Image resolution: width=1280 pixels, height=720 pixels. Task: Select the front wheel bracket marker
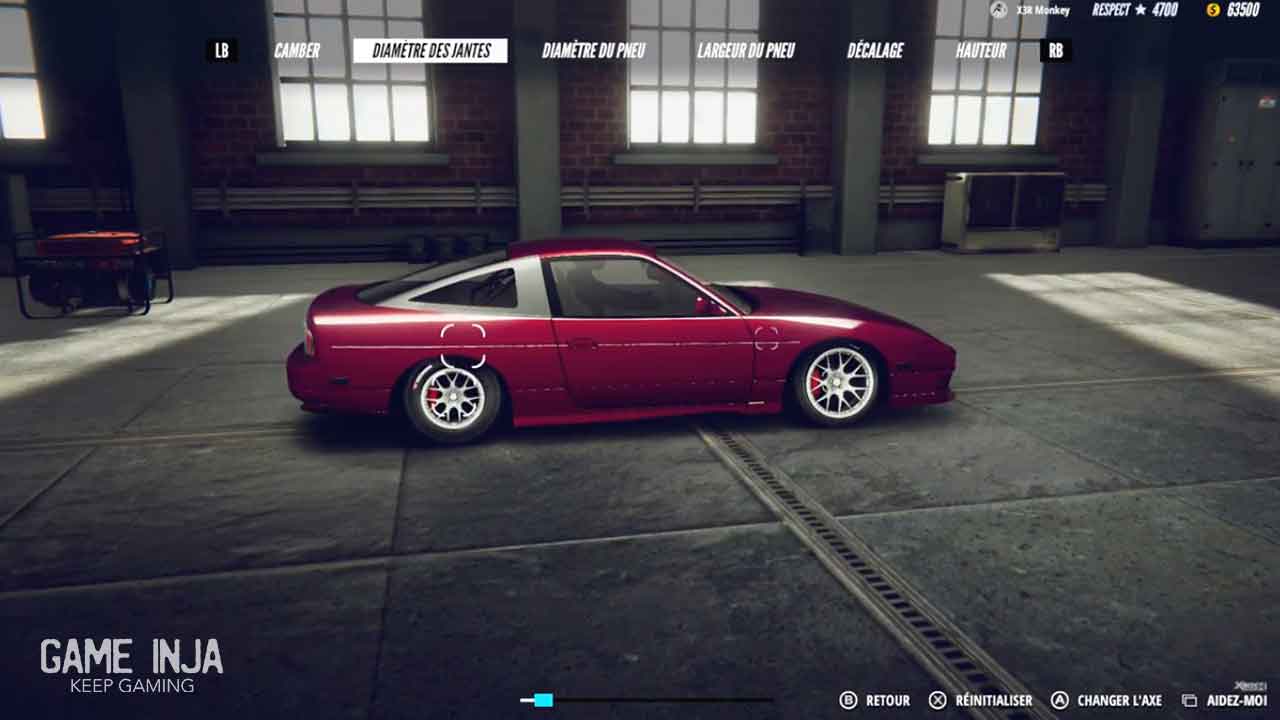767,338
